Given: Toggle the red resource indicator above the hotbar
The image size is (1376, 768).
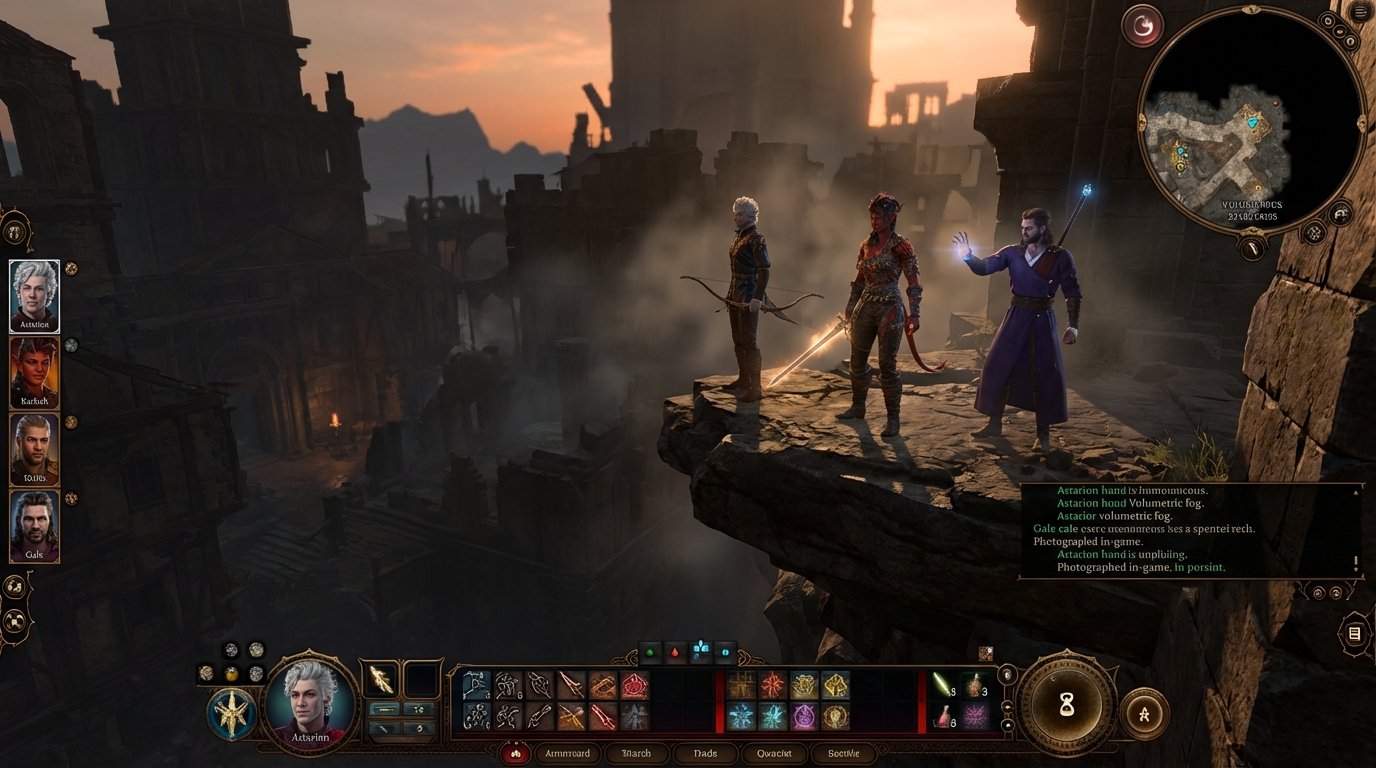Looking at the screenshot, I should click(x=674, y=651).
